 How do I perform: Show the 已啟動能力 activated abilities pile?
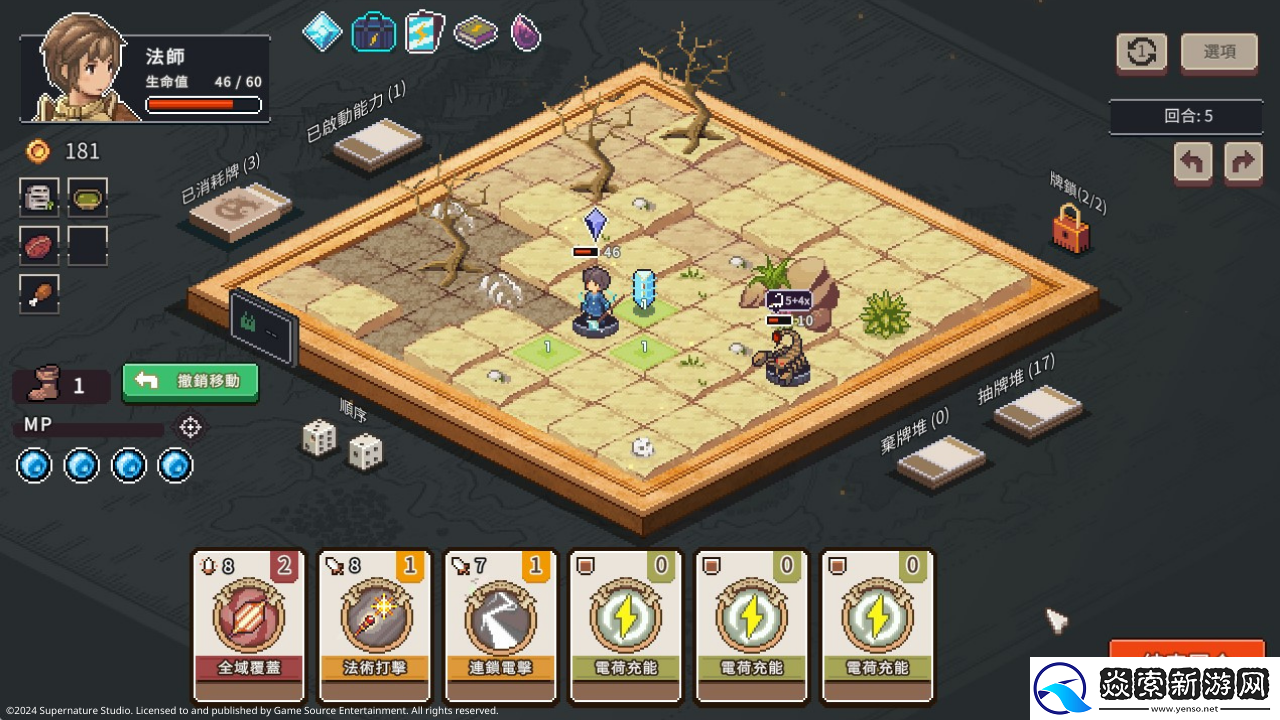[x=377, y=144]
